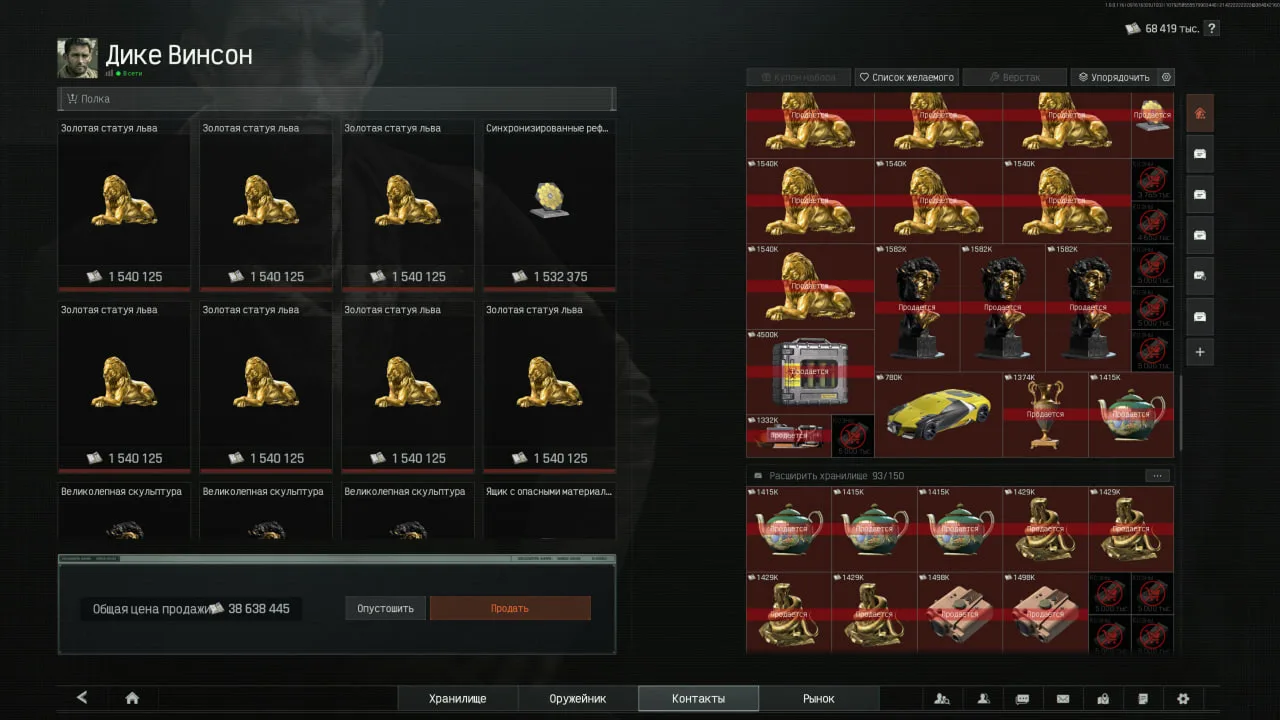Select the Синхронизированные item on the shelf
This screenshot has width=1280, height=720.
point(549,206)
